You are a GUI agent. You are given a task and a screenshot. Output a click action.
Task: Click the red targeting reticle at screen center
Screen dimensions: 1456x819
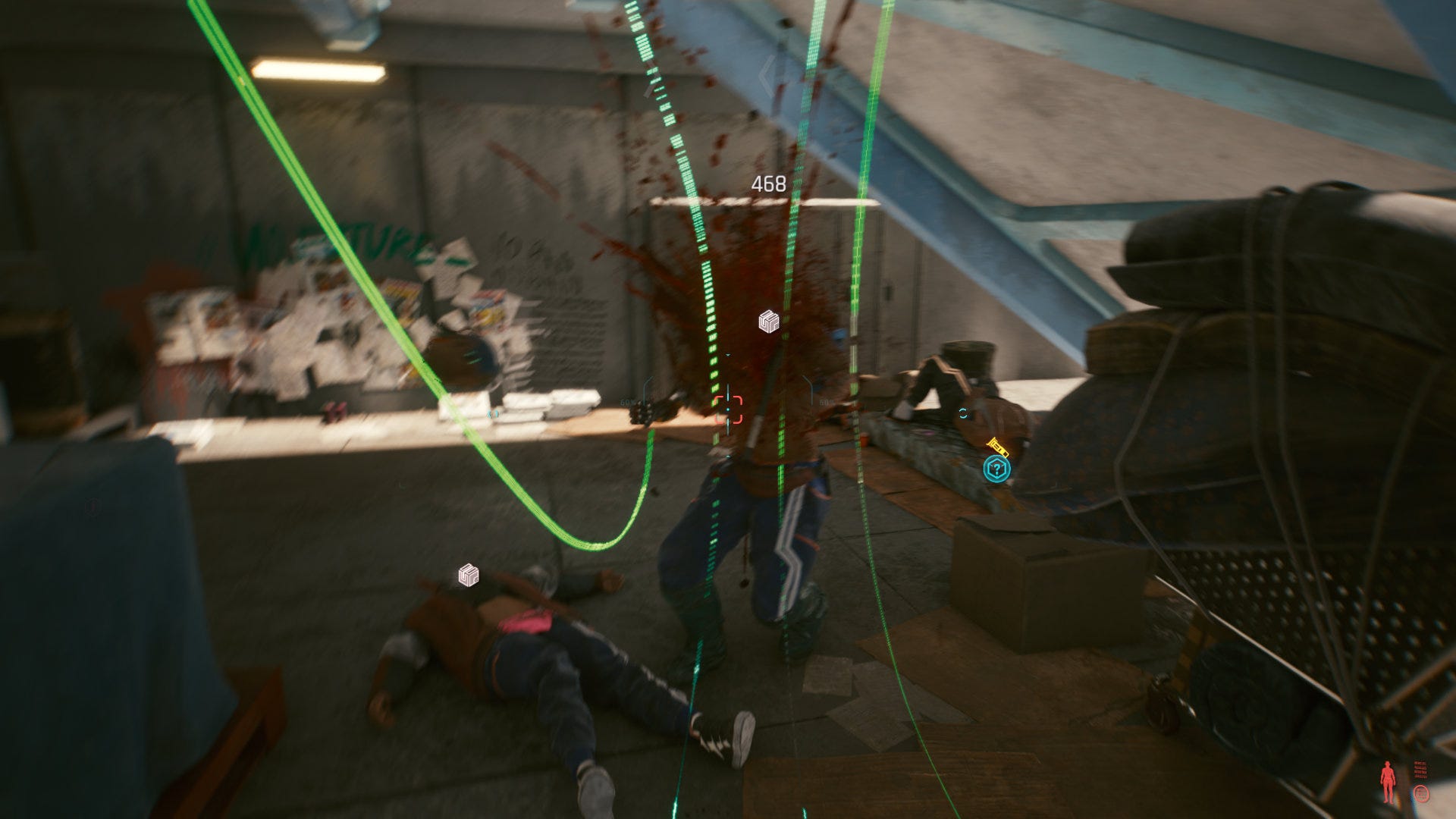[728, 409]
